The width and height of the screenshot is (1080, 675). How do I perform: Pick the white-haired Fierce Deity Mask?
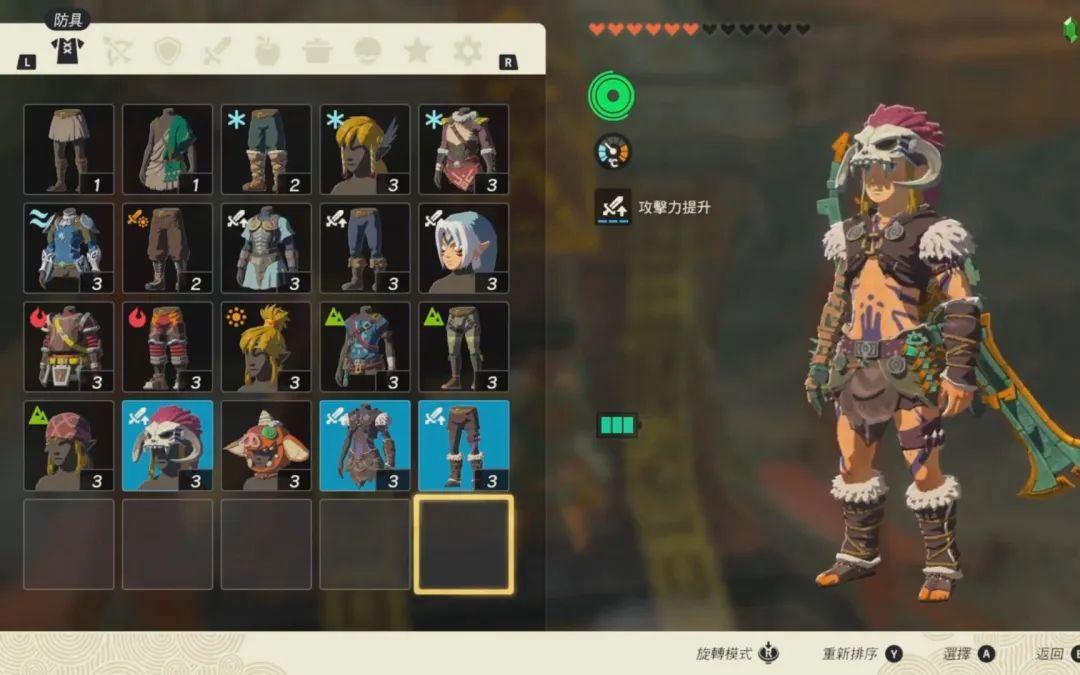464,248
